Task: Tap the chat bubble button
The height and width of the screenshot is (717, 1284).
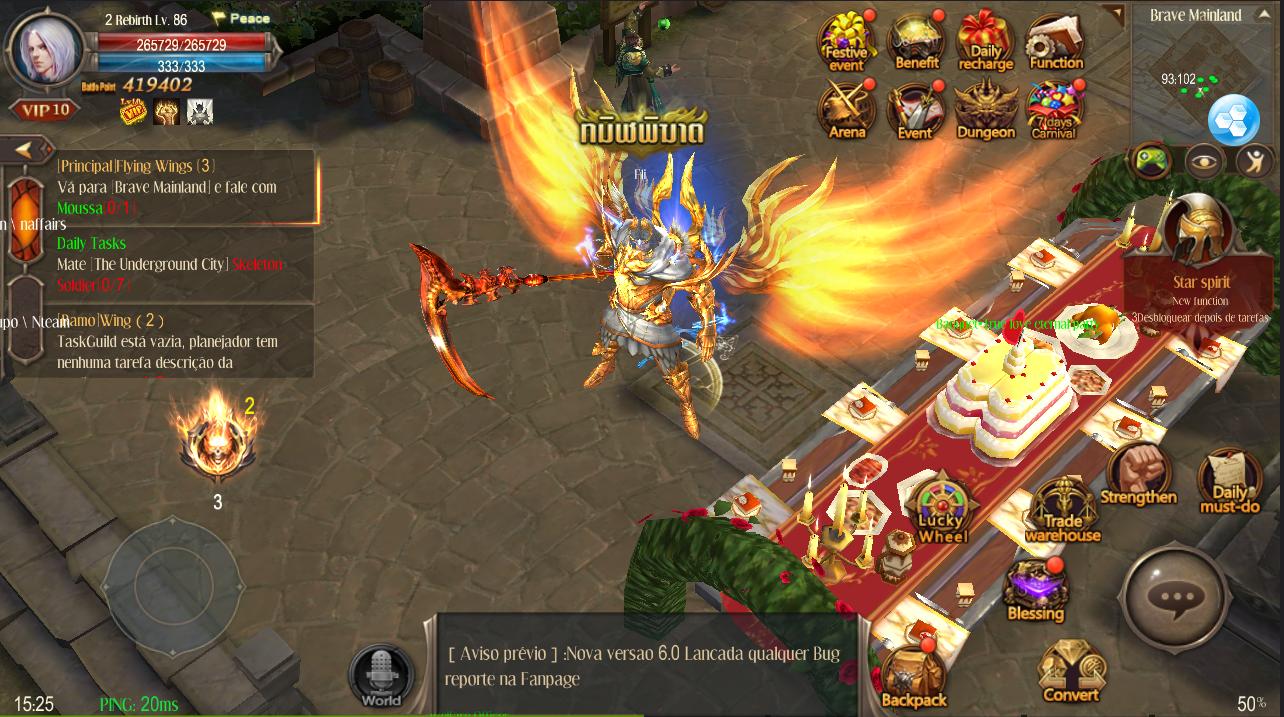Action: pyautogui.click(x=1174, y=598)
